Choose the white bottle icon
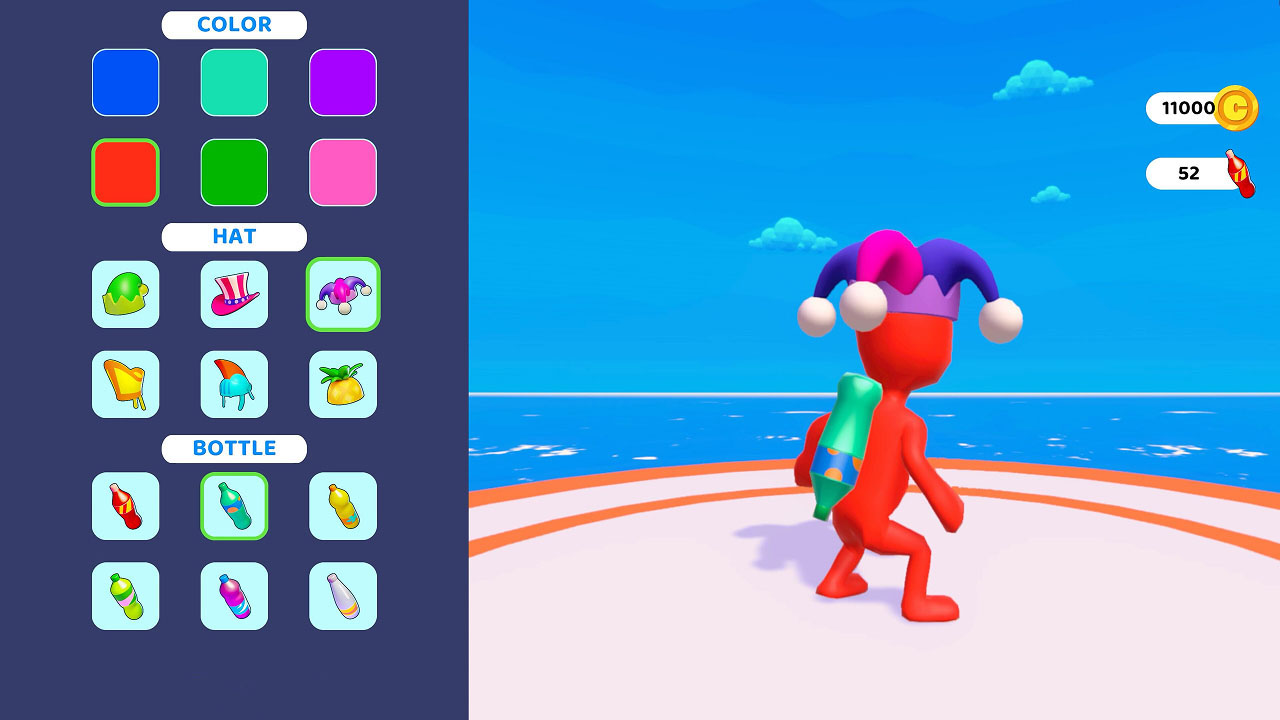The image size is (1280, 720). (x=343, y=596)
